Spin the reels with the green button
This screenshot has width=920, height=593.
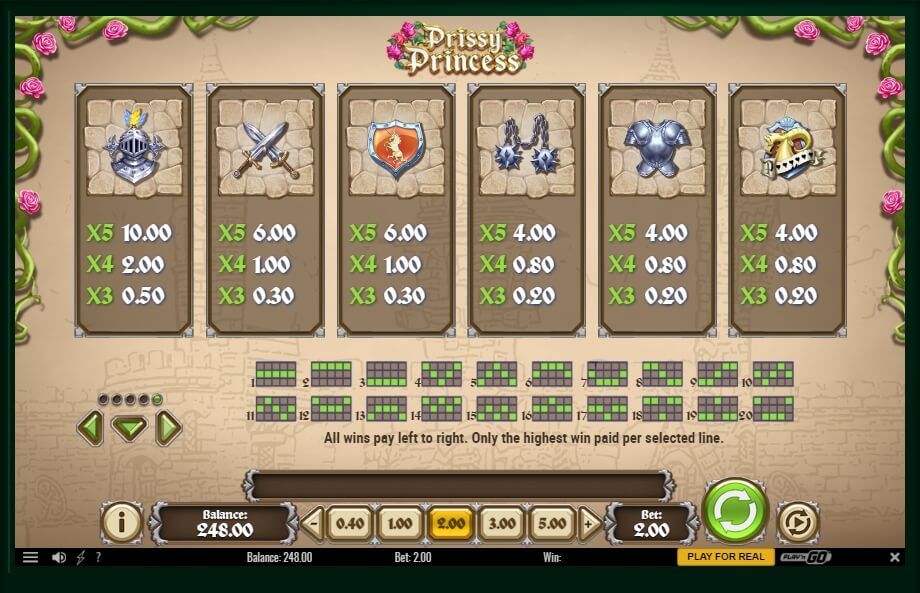point(735,511)
